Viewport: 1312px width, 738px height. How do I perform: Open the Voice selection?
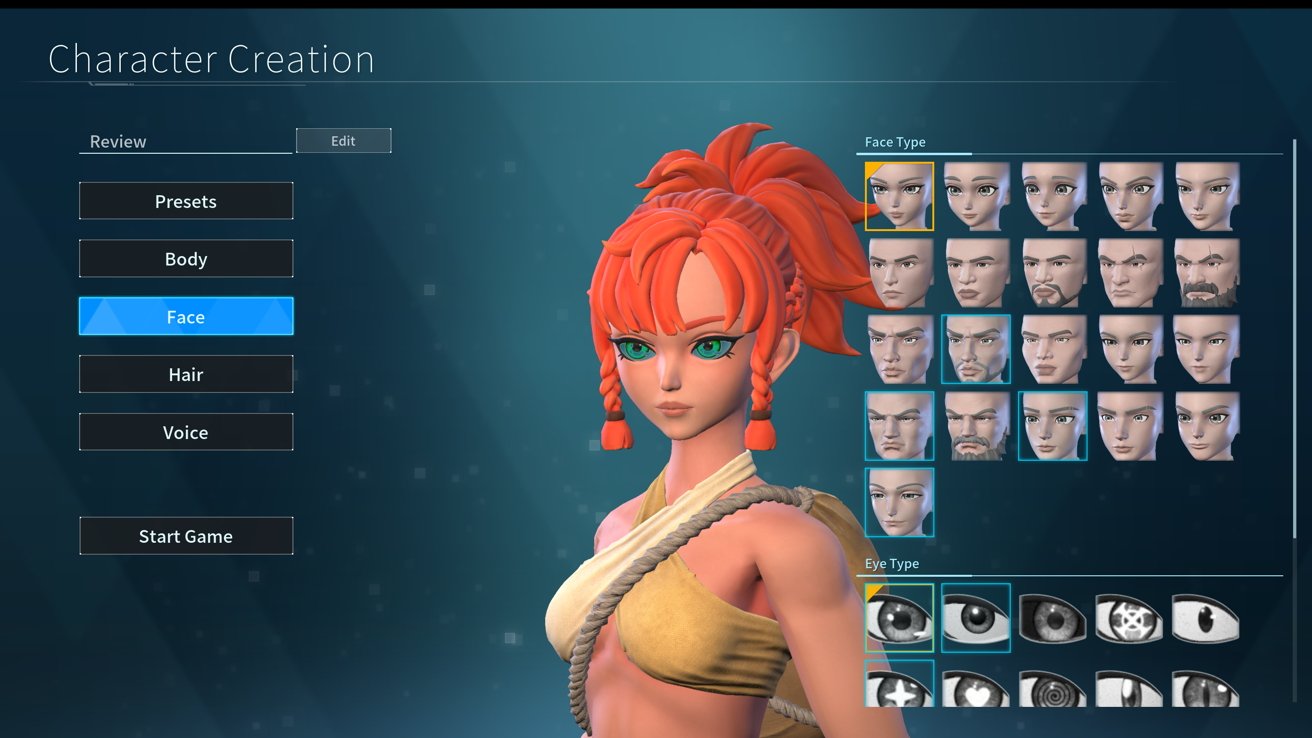tap(186, 433)
